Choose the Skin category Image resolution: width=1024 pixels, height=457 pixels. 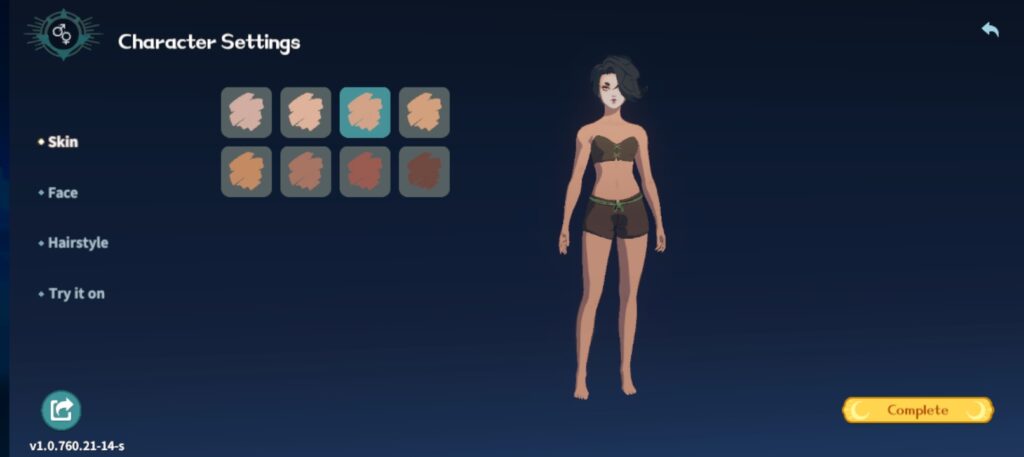(x=62, y=142)
